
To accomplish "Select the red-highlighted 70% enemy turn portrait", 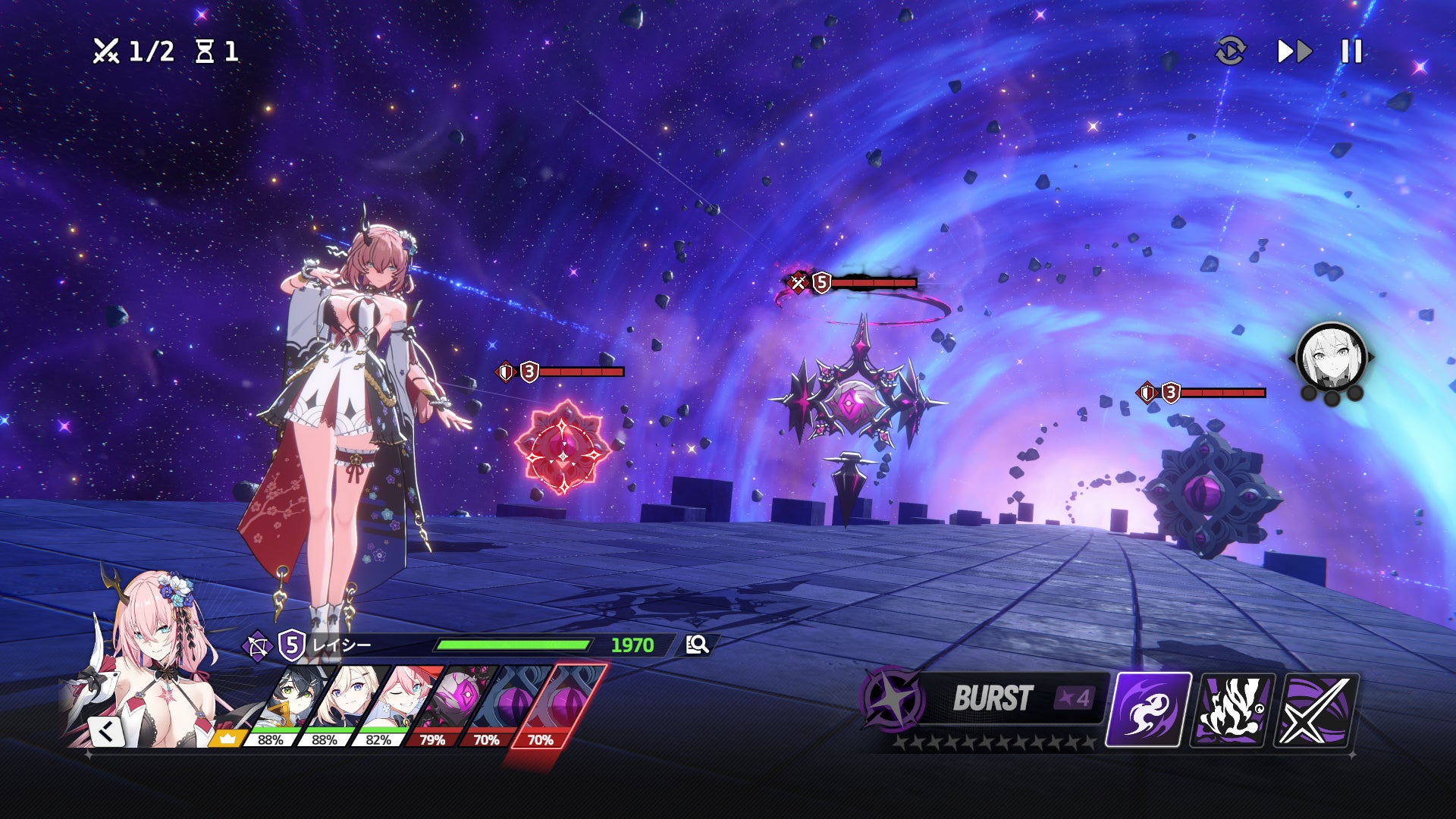I will point(563,701).
